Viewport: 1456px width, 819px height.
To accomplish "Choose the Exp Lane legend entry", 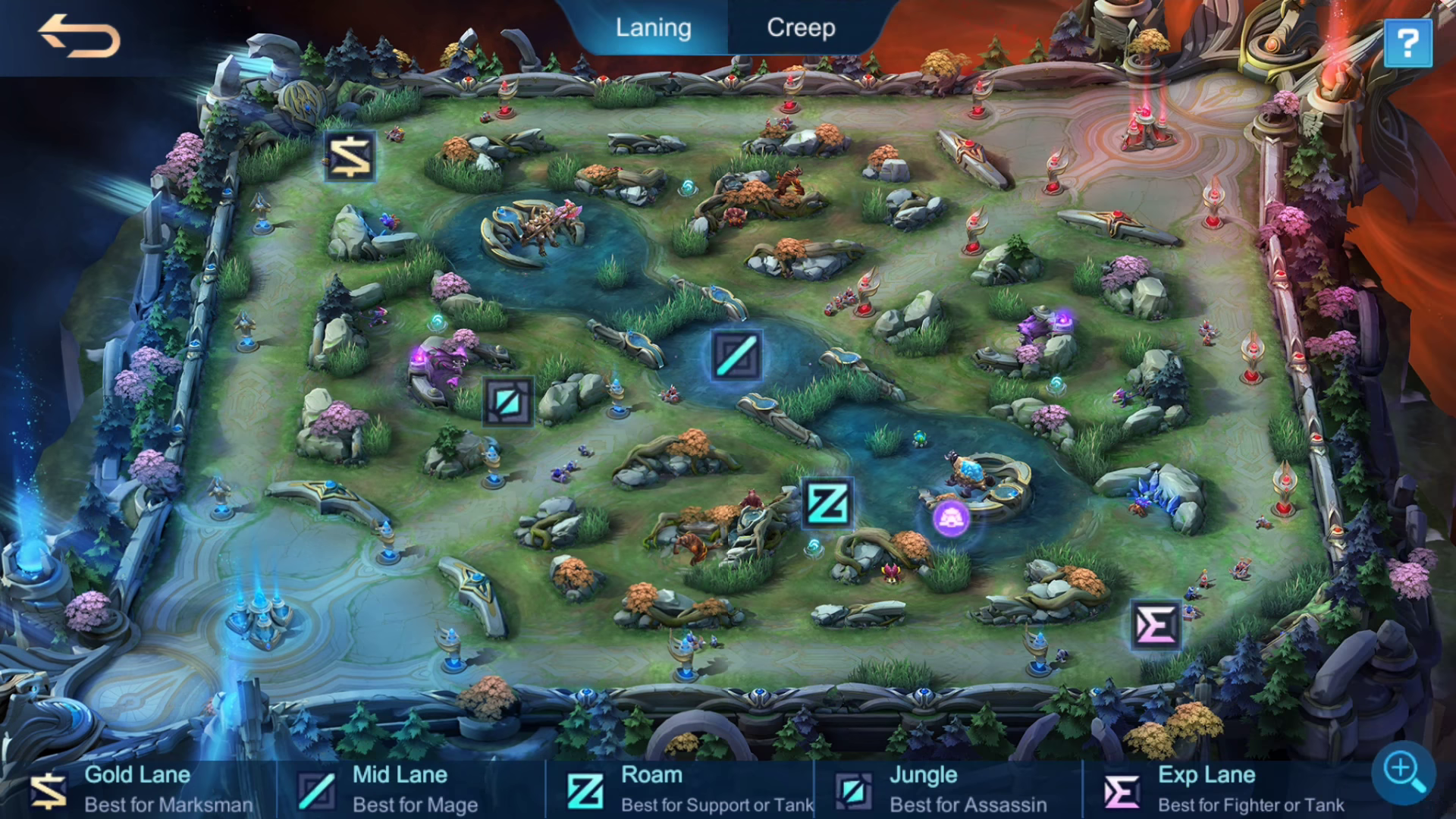I will [1221, 789].
